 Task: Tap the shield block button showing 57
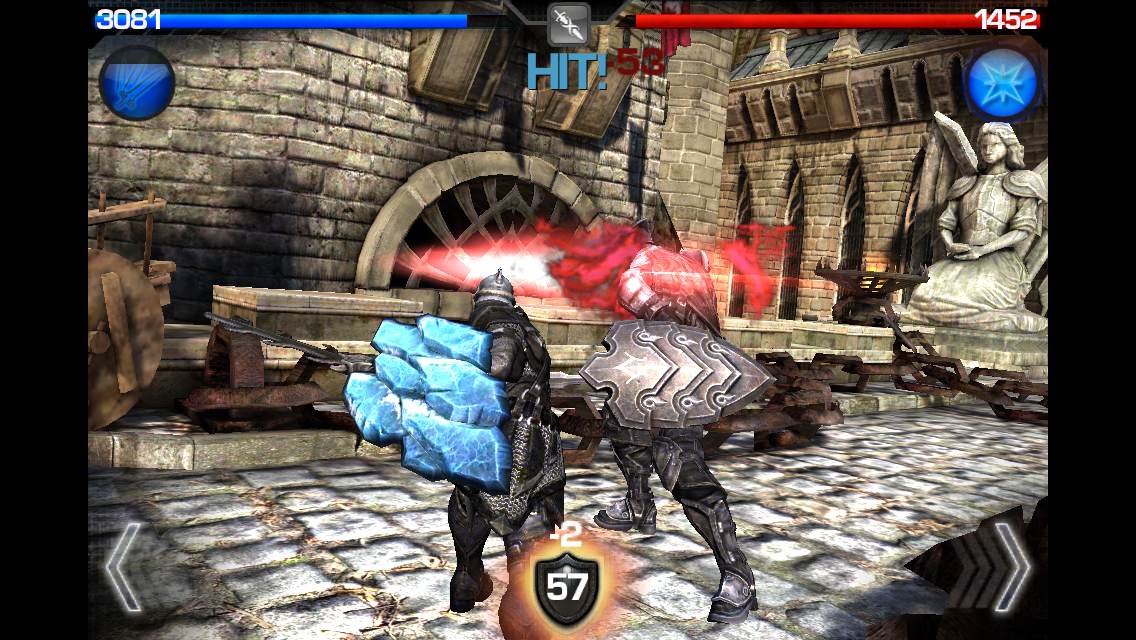tap(566, 588)
